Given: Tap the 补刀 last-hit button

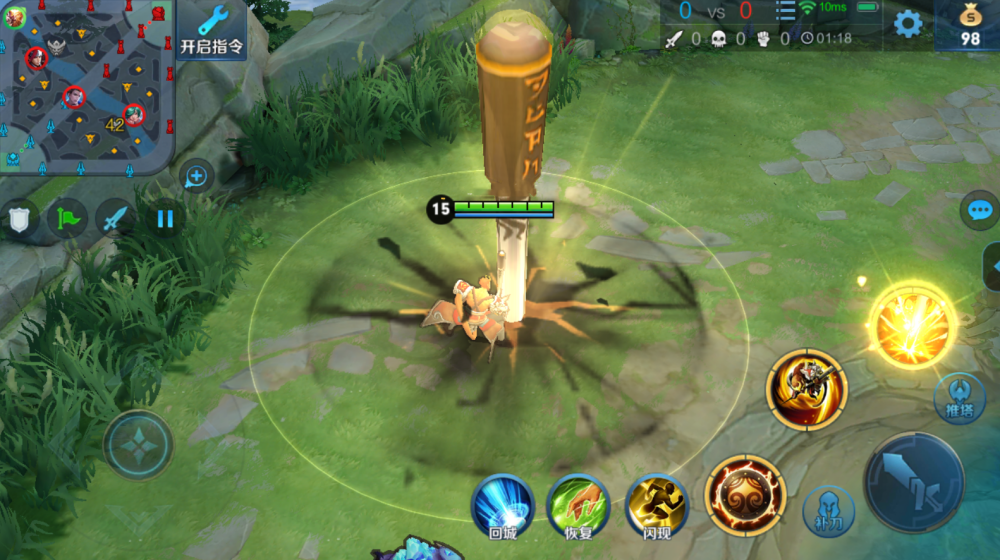Looking at the screenshot, I should pos(829,511).
